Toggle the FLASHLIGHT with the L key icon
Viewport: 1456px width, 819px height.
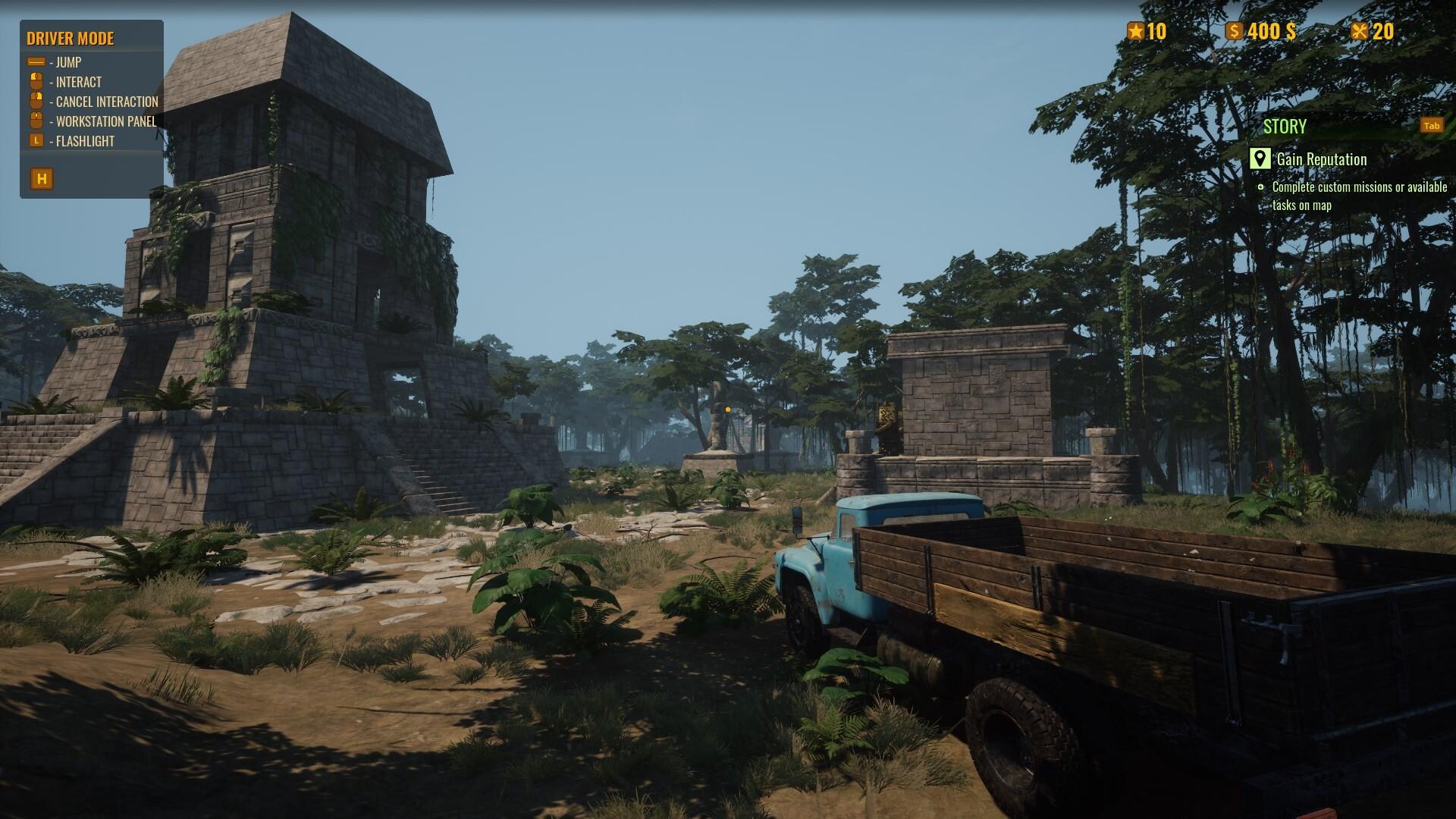pyautogui.click(x=36, y=140)
